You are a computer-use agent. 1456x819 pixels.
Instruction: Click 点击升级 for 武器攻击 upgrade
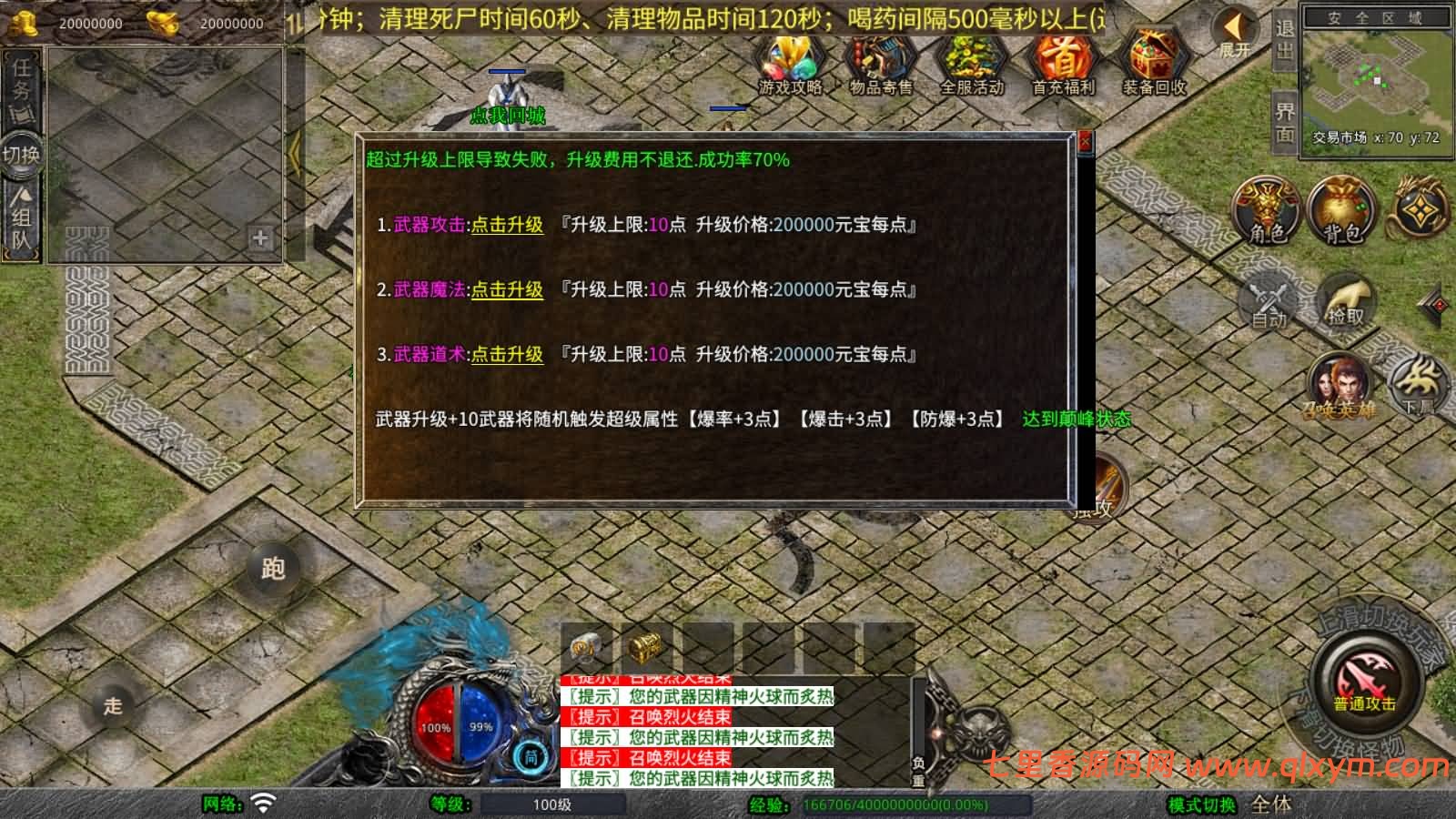click(507, 224)
